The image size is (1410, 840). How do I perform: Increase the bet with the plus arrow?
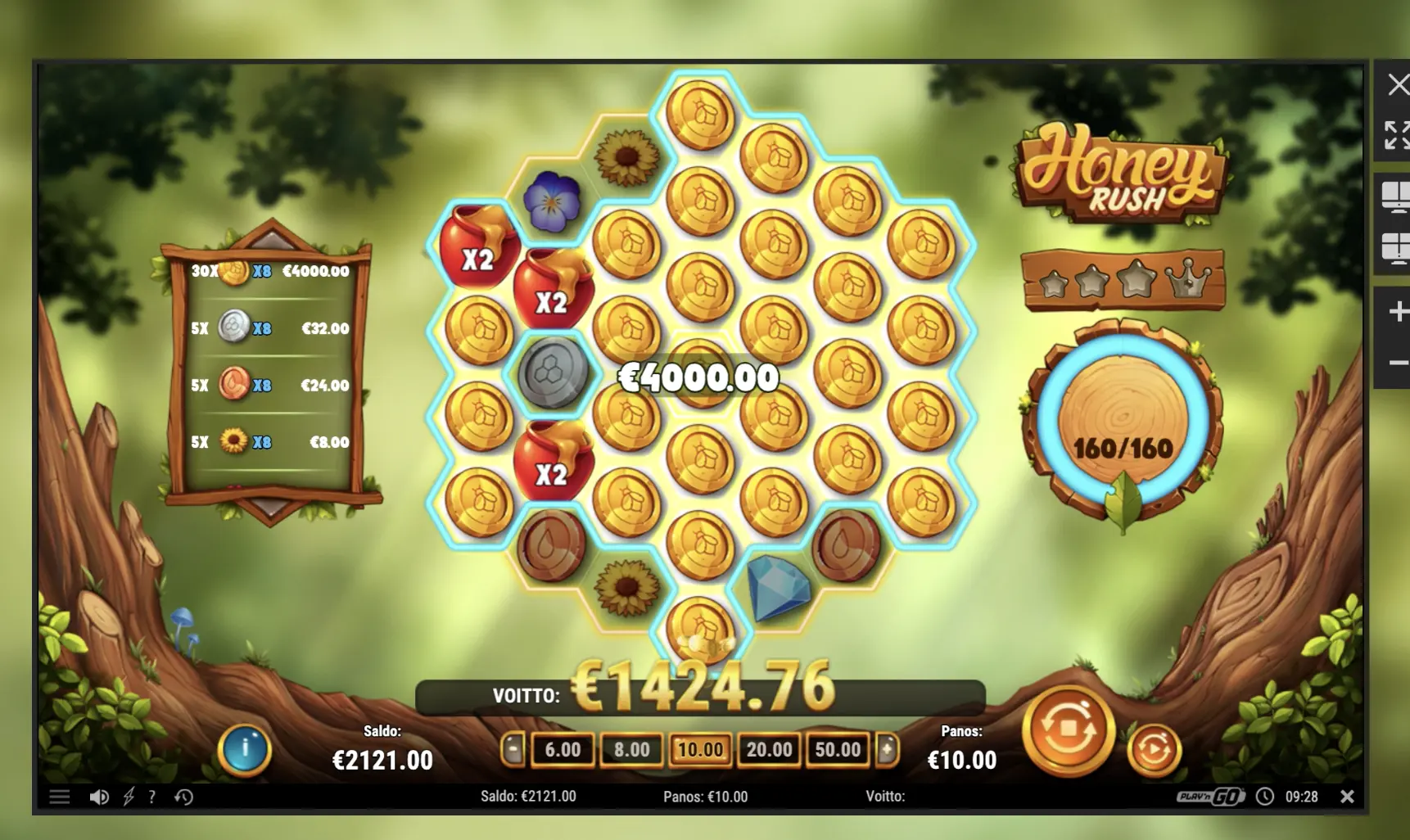pos(888,749)
